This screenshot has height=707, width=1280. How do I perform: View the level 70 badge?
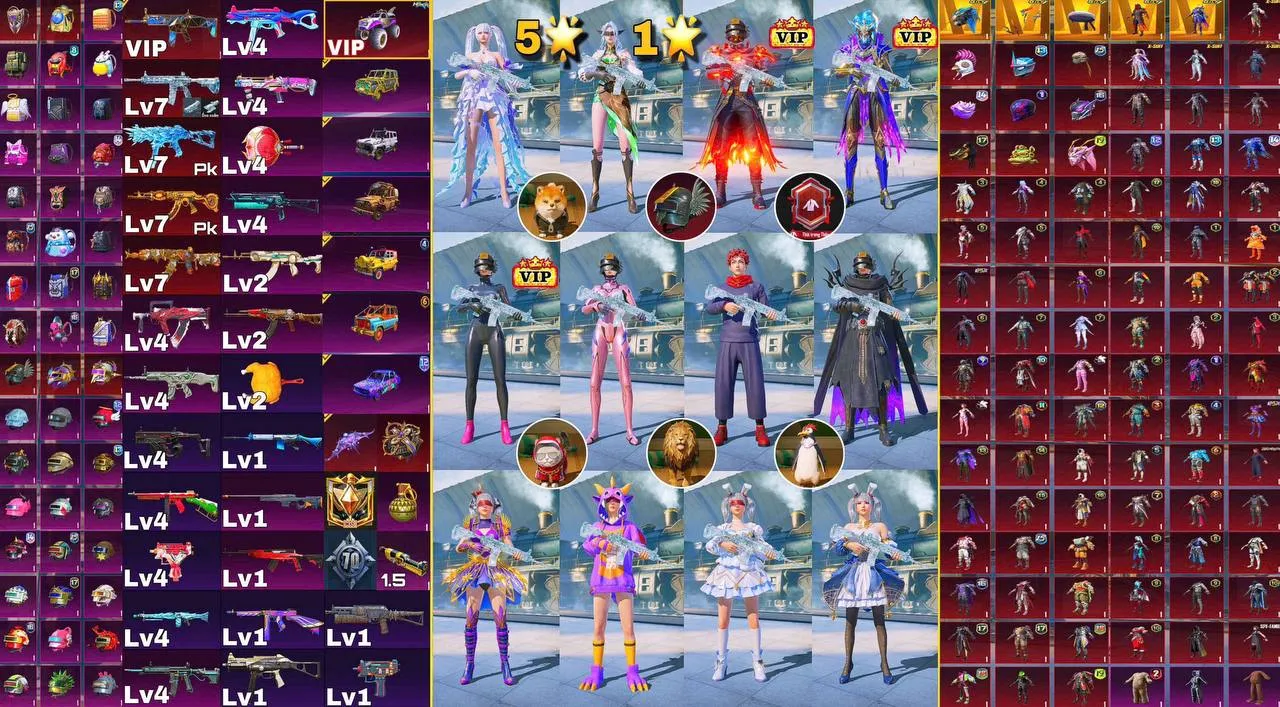(350, 560)
